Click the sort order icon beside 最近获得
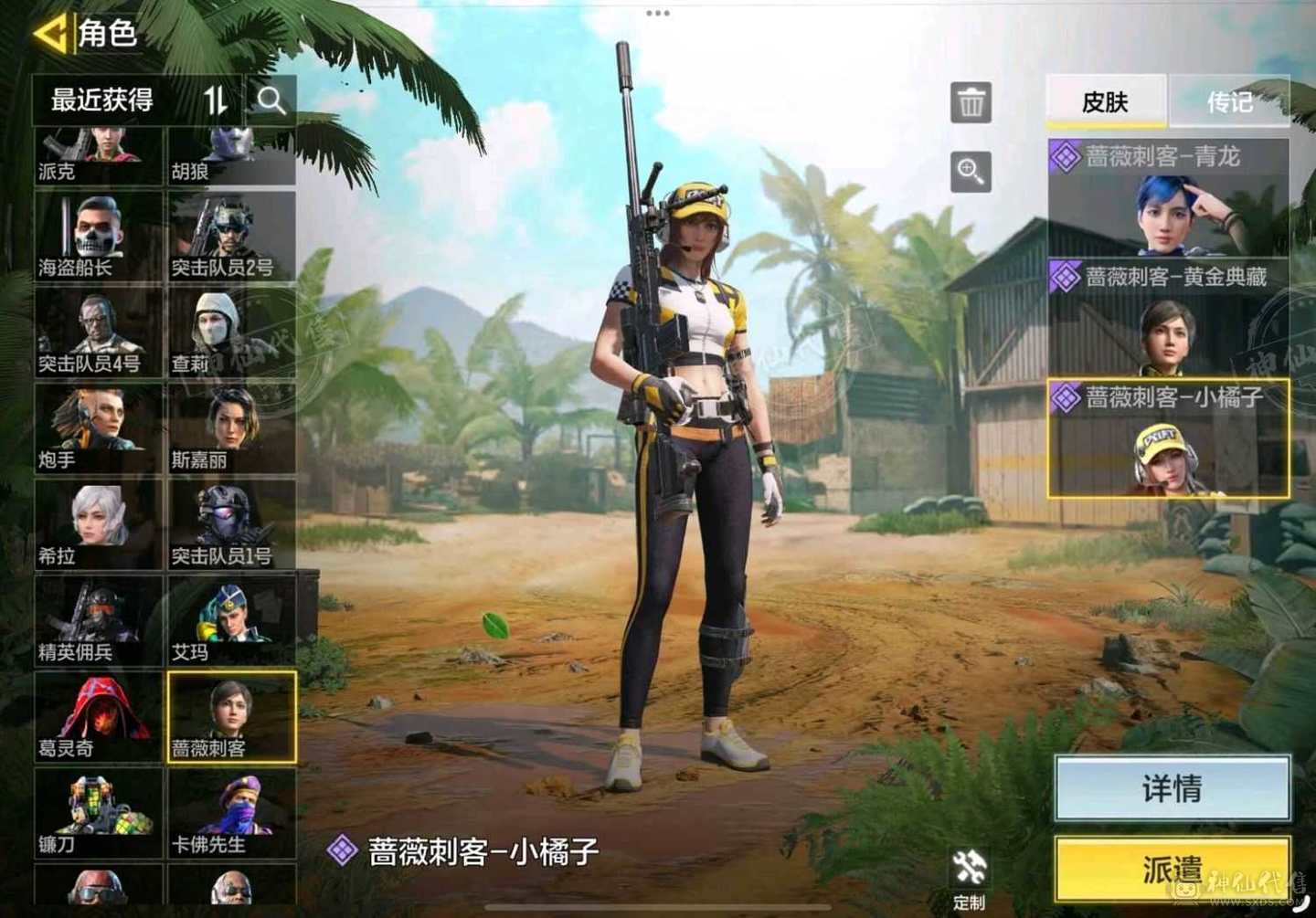 click(215, 100)
